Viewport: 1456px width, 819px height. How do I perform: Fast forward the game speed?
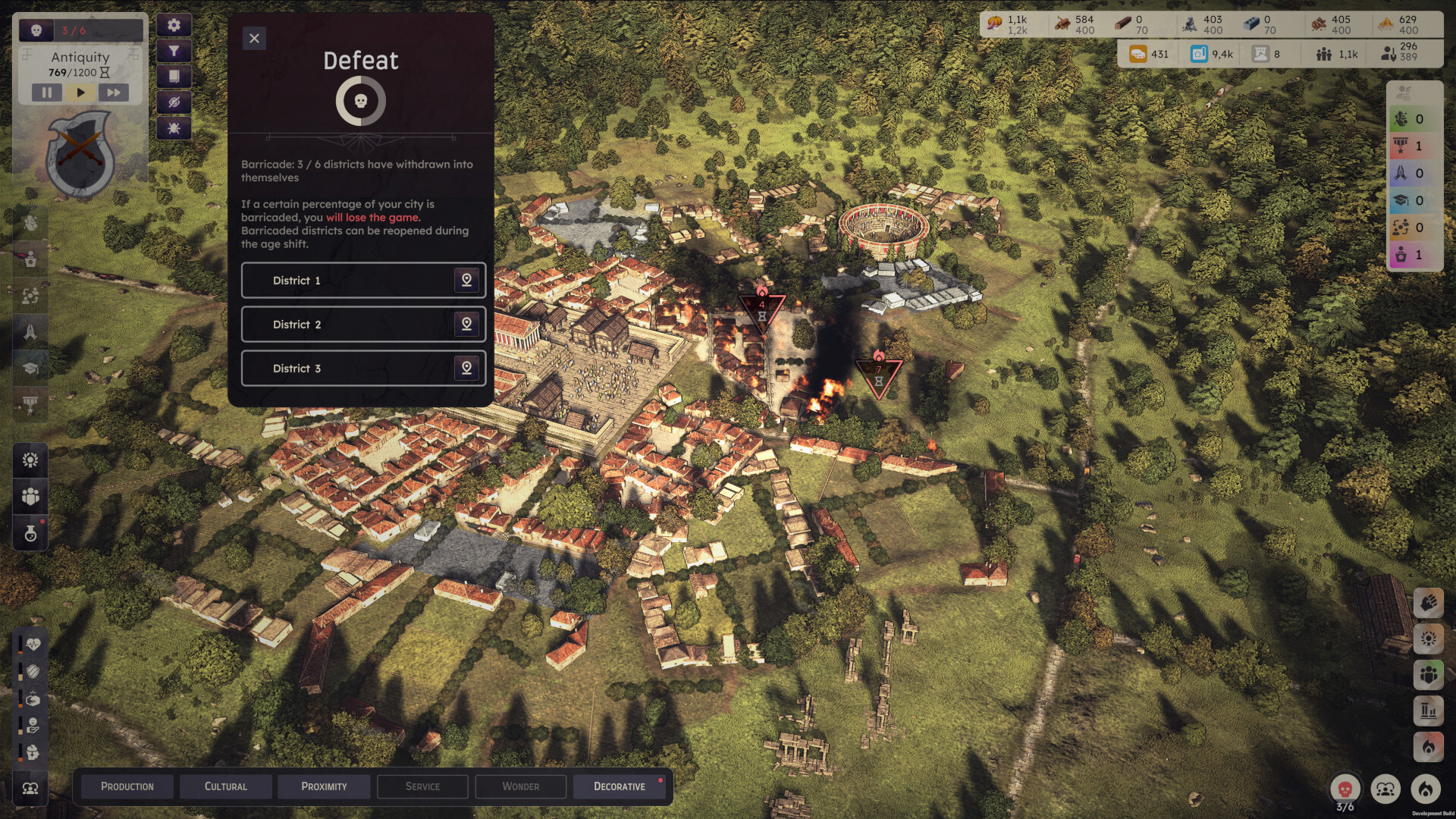(113, 93)
